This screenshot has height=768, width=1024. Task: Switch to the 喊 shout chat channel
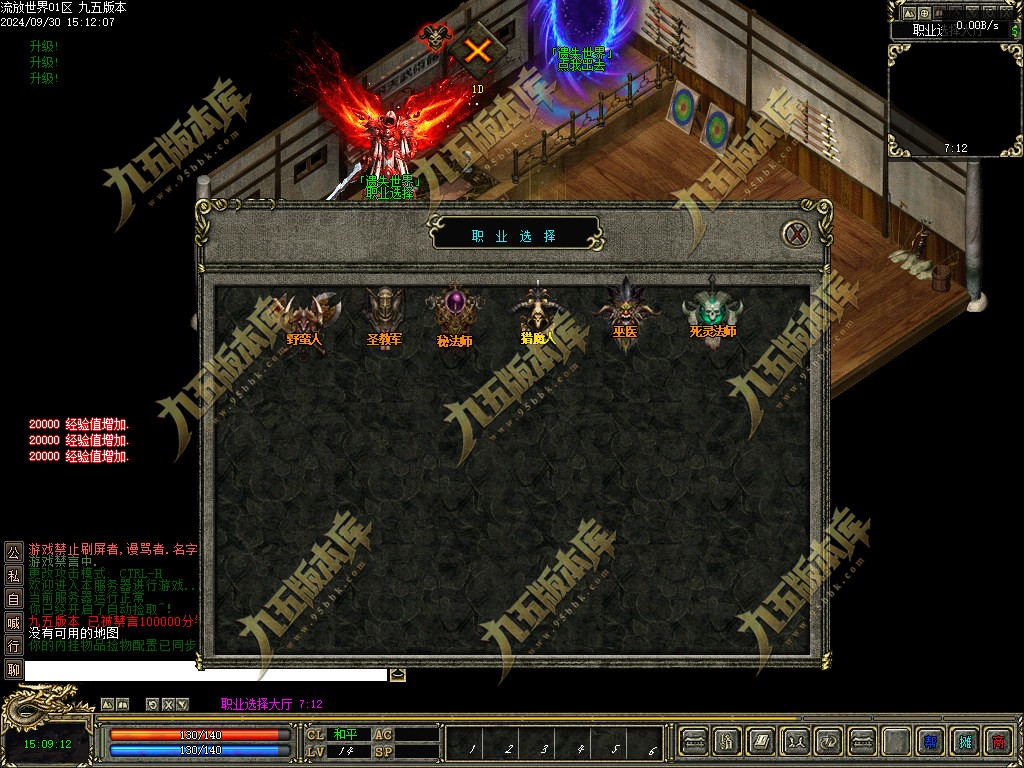(x=13, y=623)
